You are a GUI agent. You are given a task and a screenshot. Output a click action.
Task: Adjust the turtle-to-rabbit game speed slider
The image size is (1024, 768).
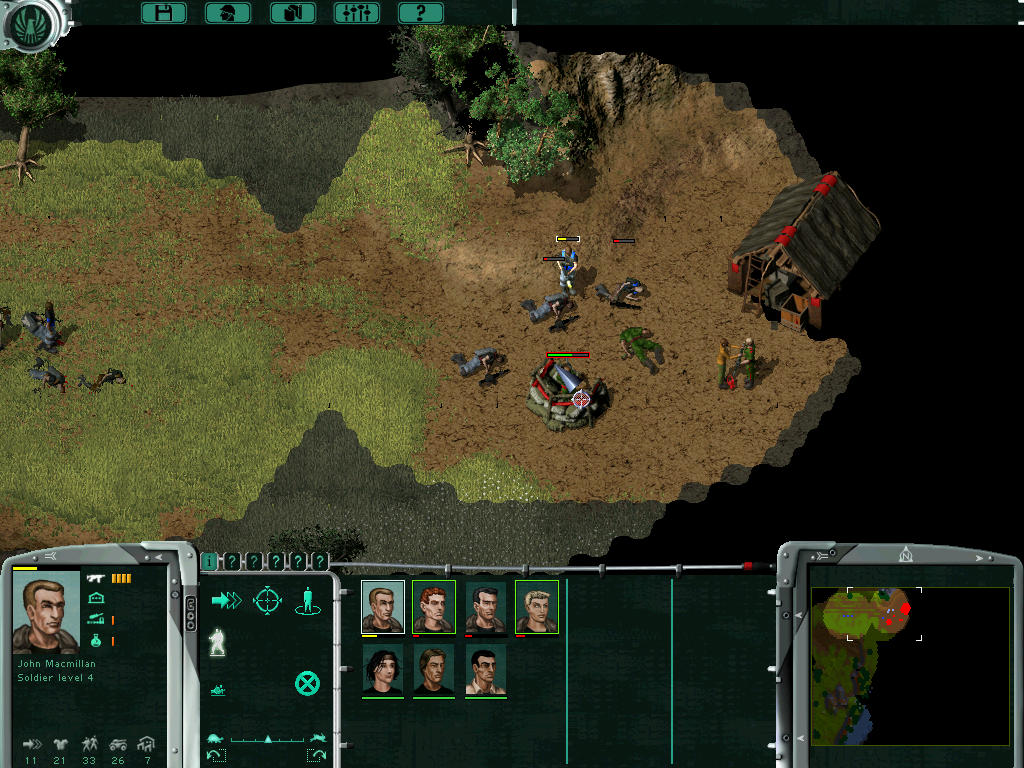(x=268, y=739)
